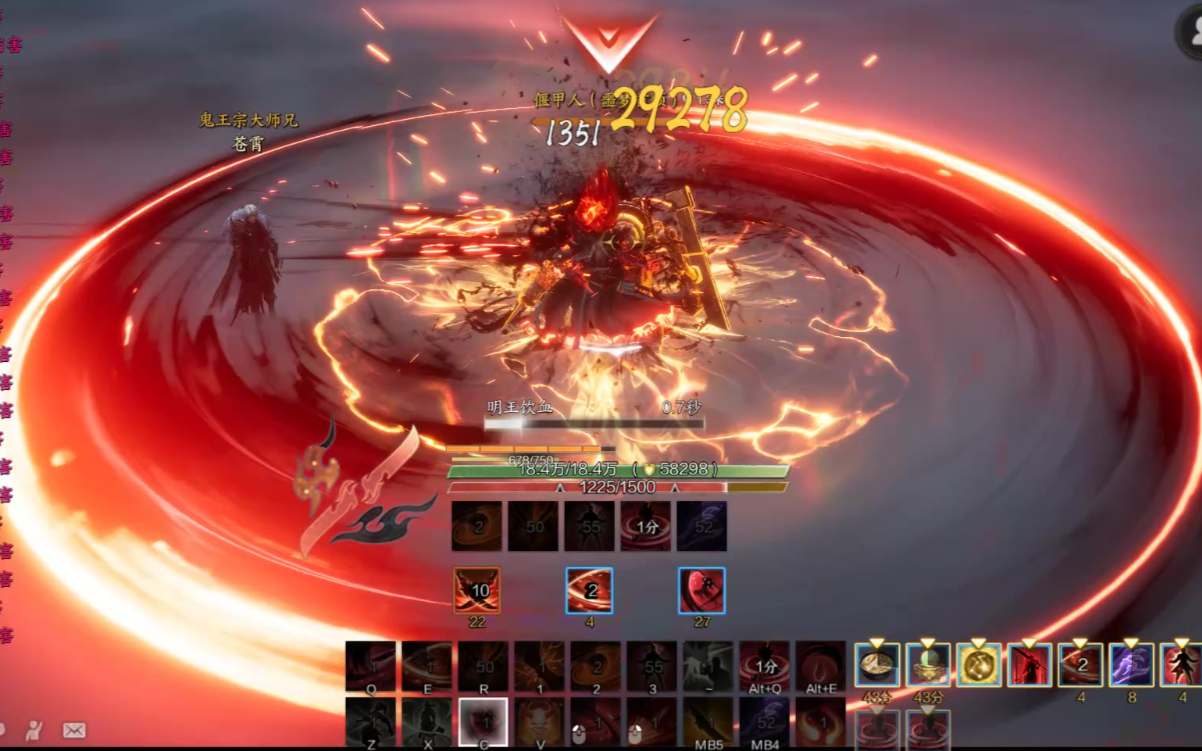Viewport: 1202px width, 751px height.
Task: Activate the Alt+E skill slot
Action: coord(821,665)
